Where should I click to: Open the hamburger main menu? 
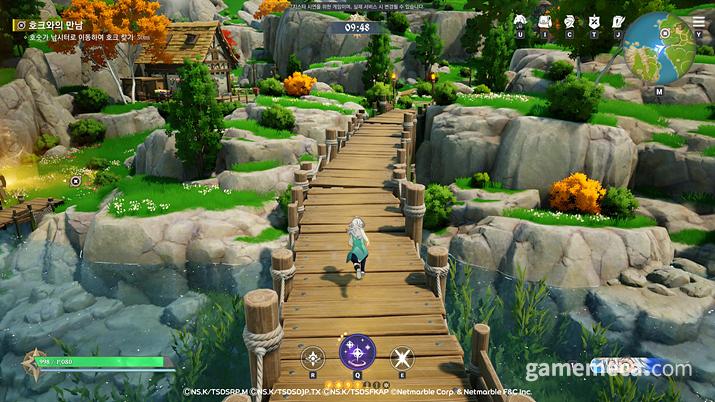(698, 21)
